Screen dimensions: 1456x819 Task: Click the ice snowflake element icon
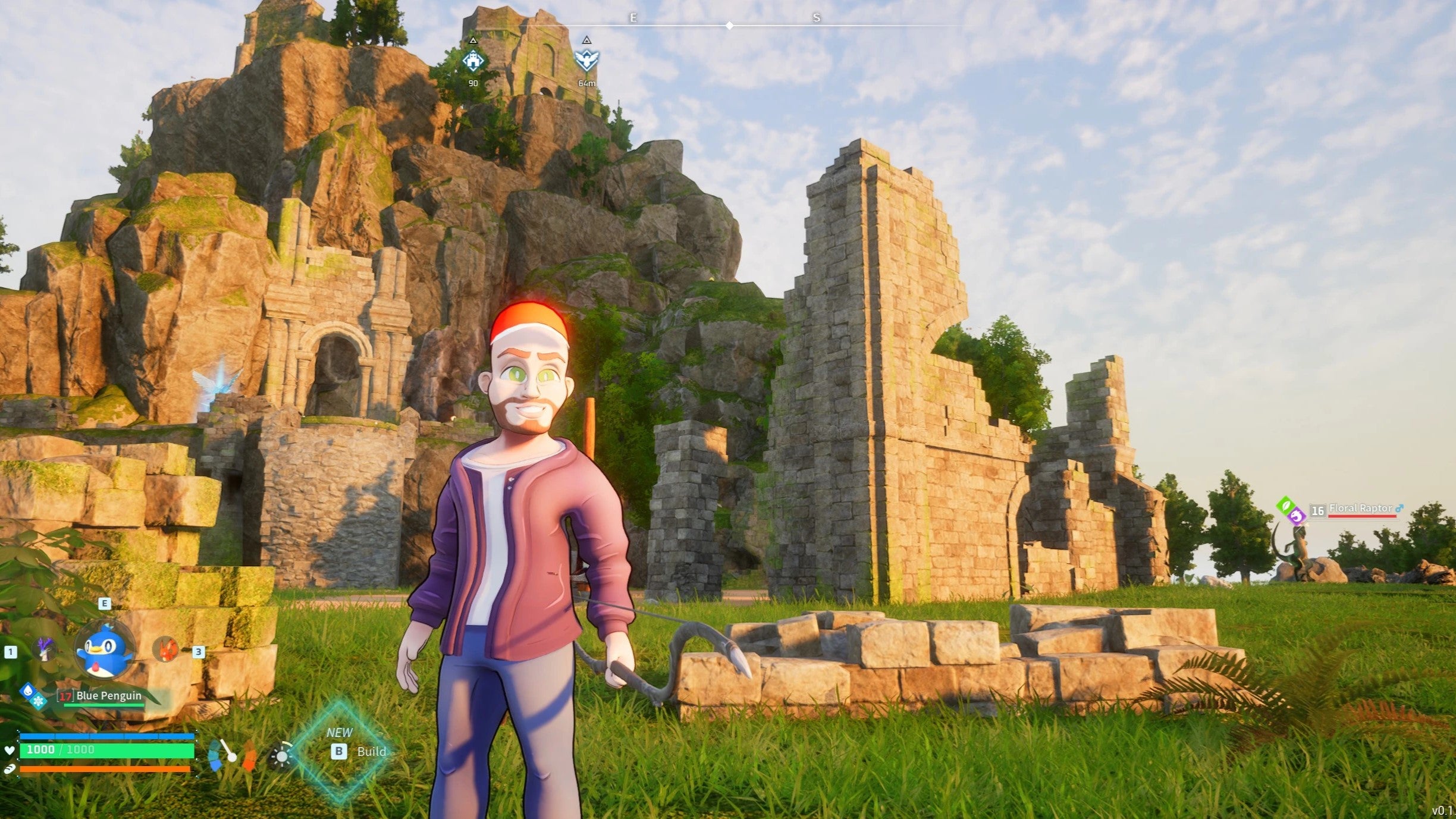(39, 701)
